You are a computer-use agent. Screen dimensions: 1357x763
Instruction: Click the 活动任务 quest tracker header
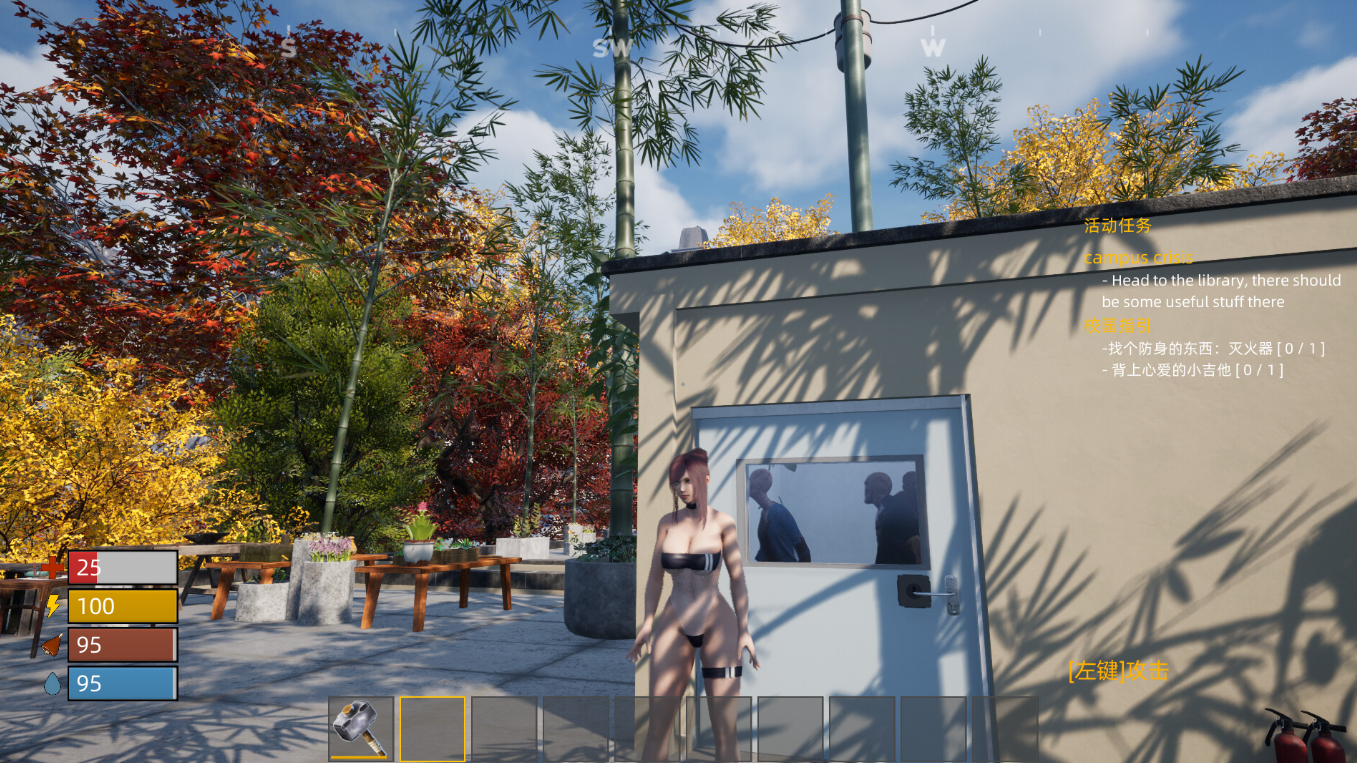1118,226
